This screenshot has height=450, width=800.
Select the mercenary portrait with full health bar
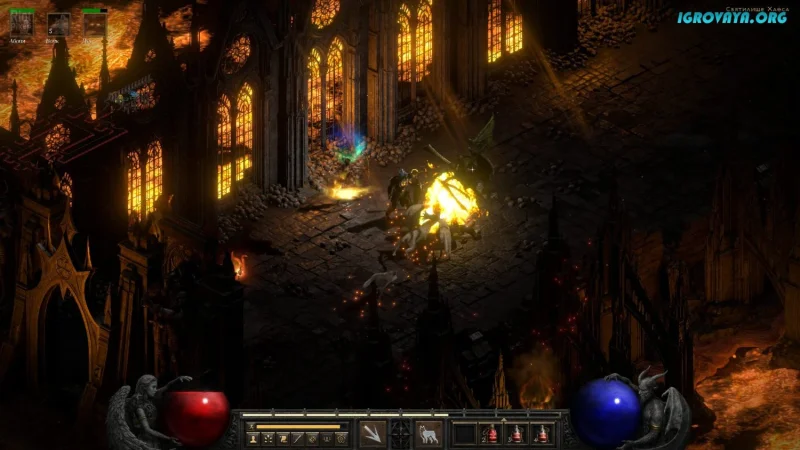click(21, 24)
